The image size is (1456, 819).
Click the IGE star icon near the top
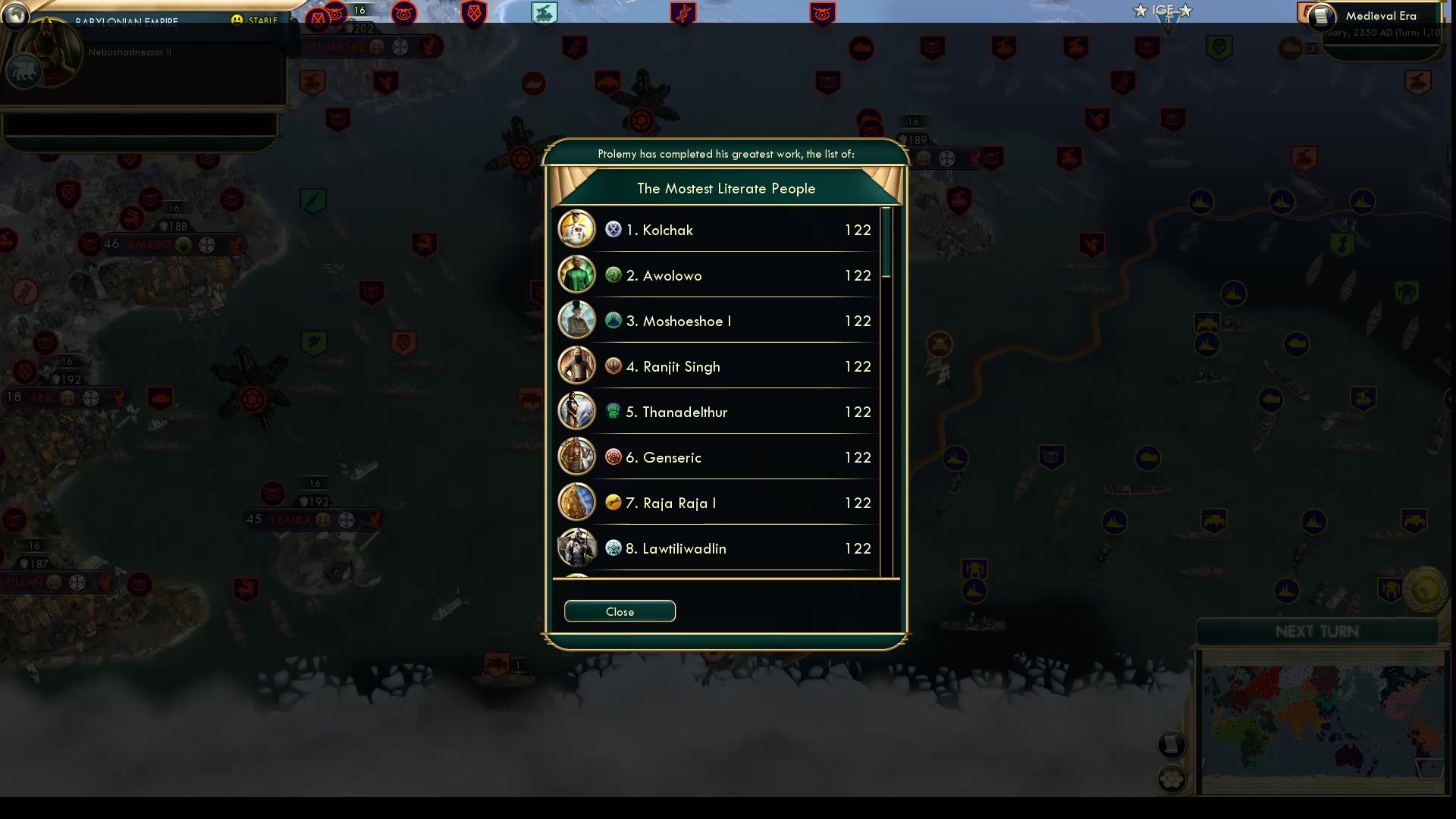click(x=1141, y=11)
